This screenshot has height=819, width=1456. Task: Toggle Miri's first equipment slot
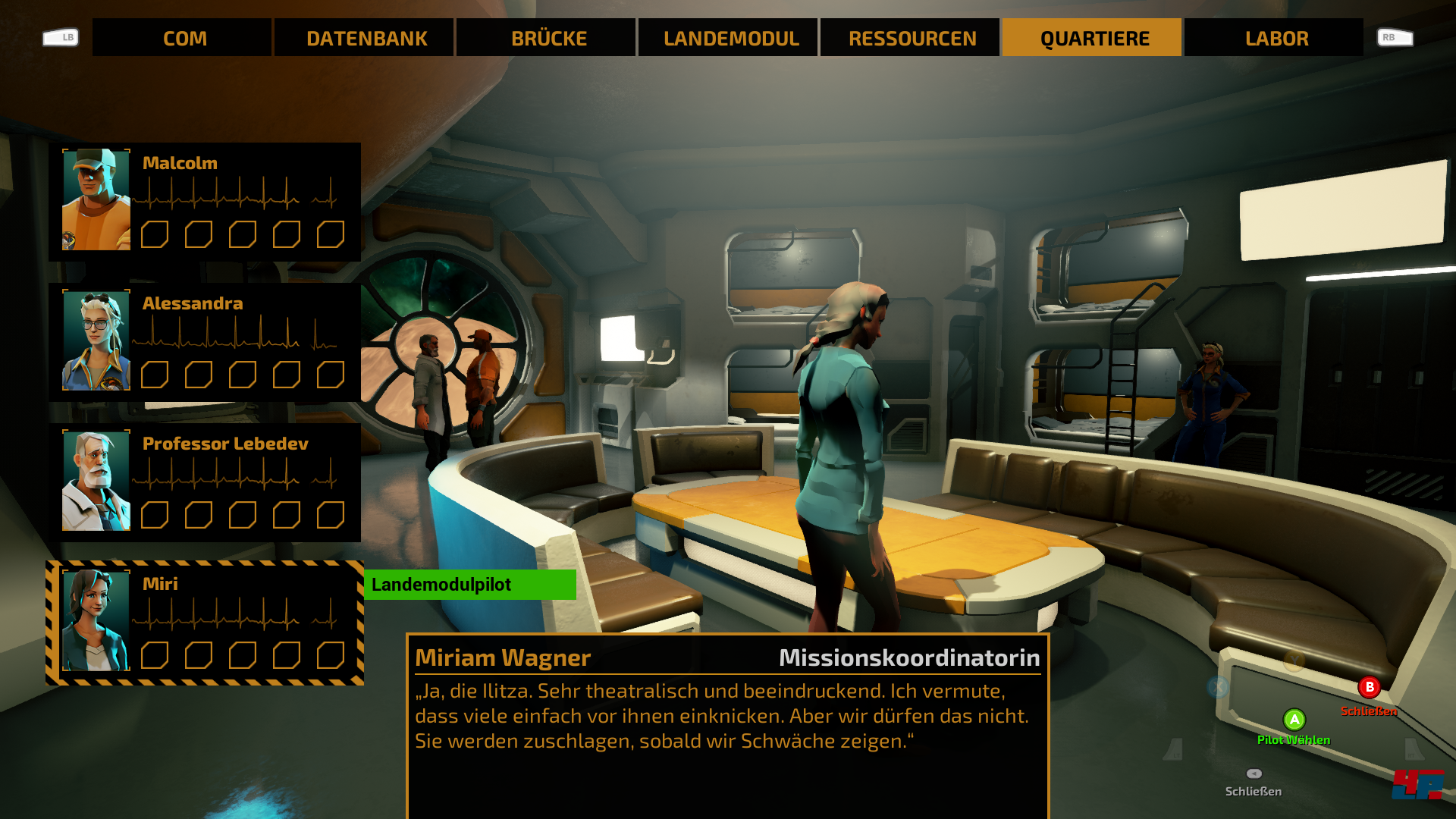[x=156, y=654]
